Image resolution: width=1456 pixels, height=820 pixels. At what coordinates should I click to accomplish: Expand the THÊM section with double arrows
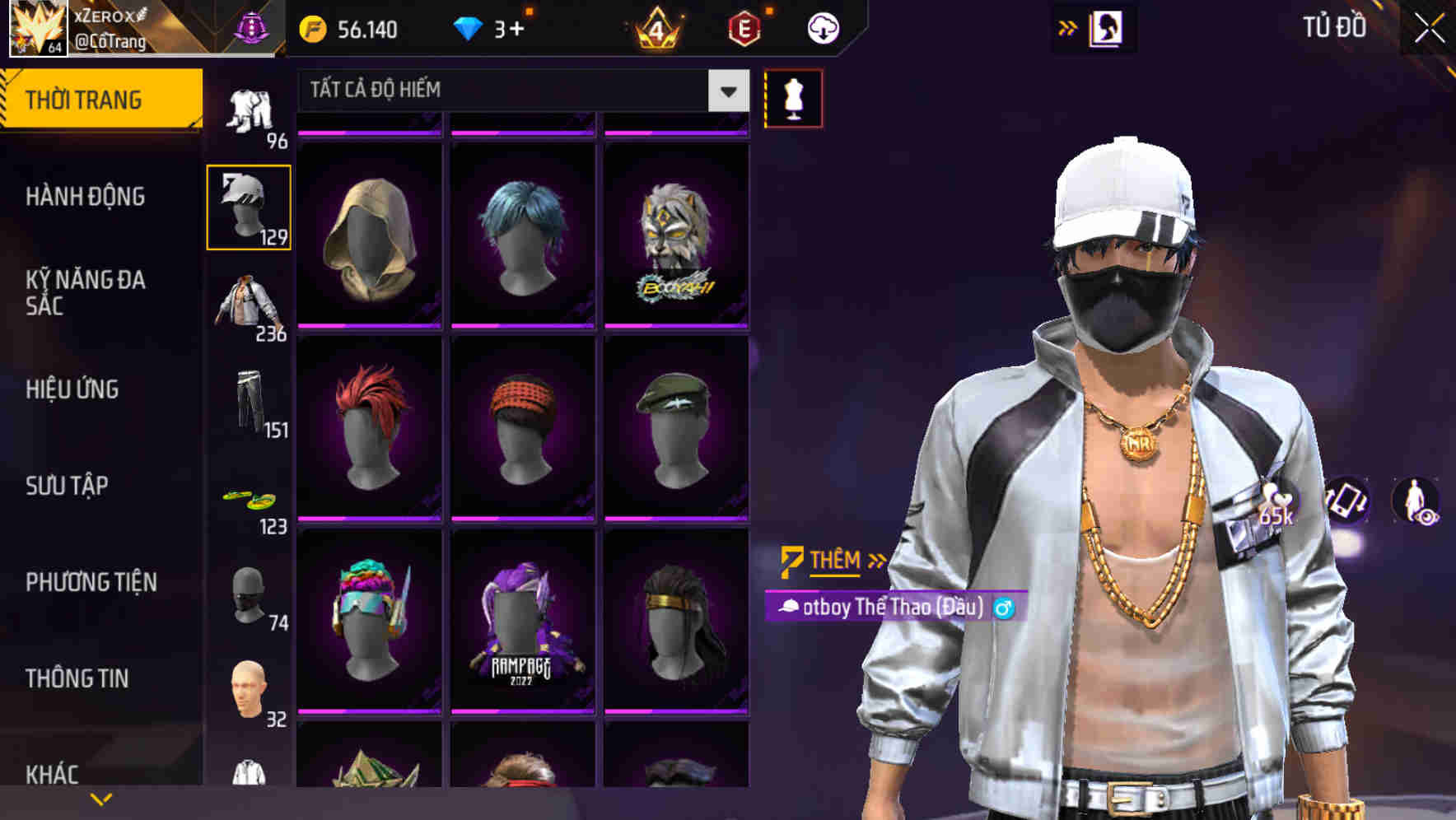(875, 561)
